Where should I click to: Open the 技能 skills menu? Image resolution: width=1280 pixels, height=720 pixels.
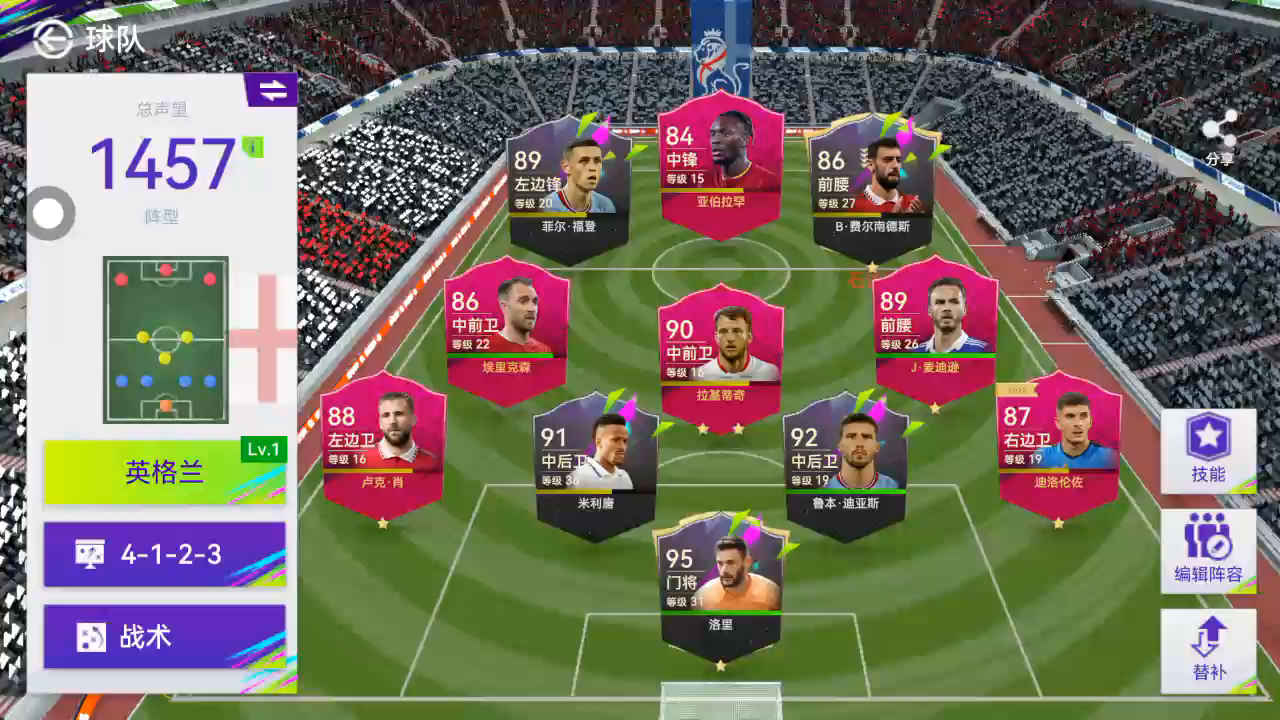pyautogui.click(x=1208, y=450)
